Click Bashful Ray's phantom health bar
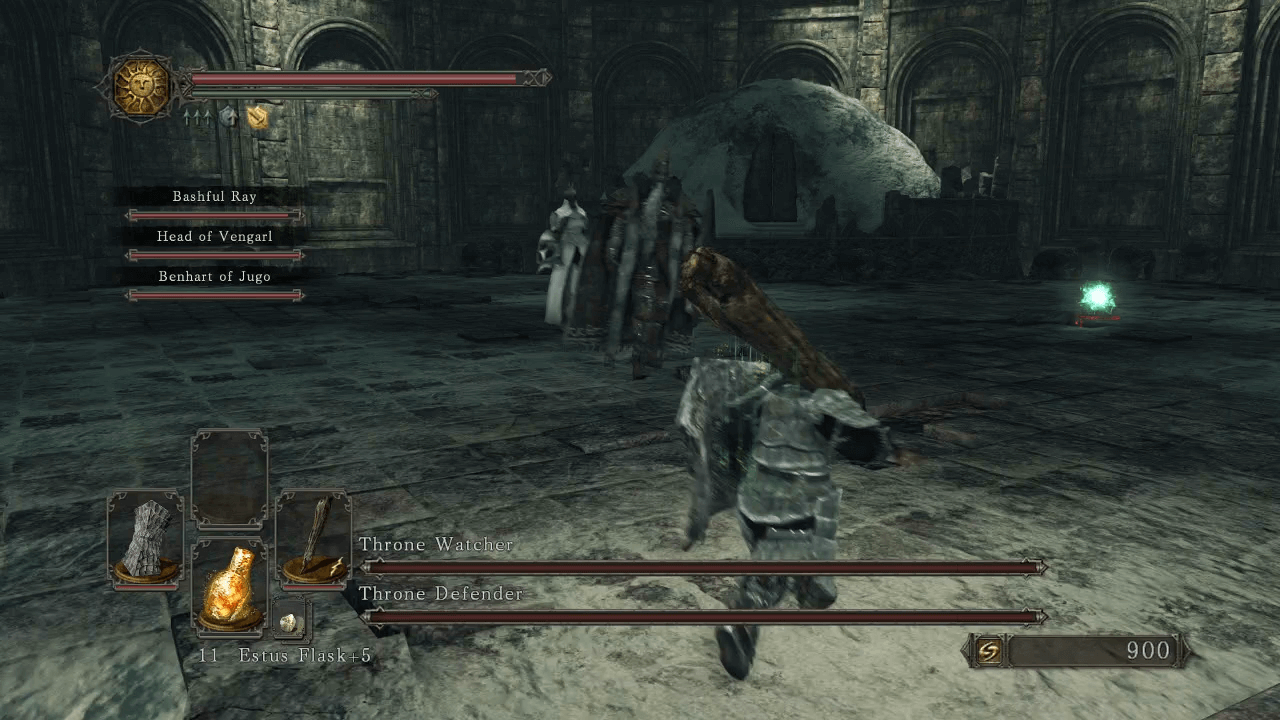This screenshot has width=1280, height=720. pyautogui.click(x=215, y=216)
